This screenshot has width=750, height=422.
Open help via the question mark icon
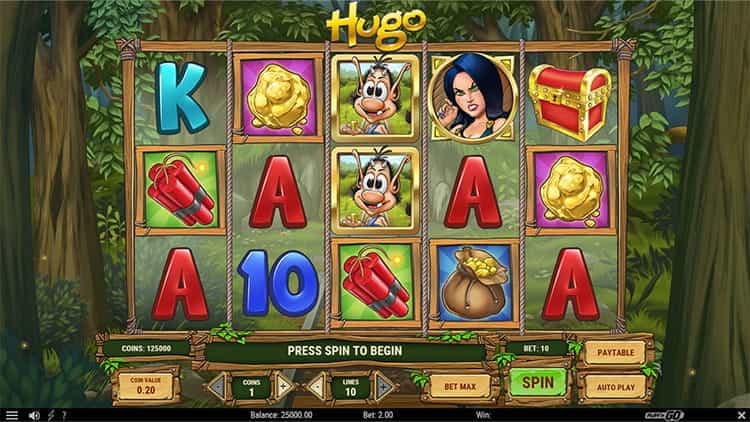(64, 415)
